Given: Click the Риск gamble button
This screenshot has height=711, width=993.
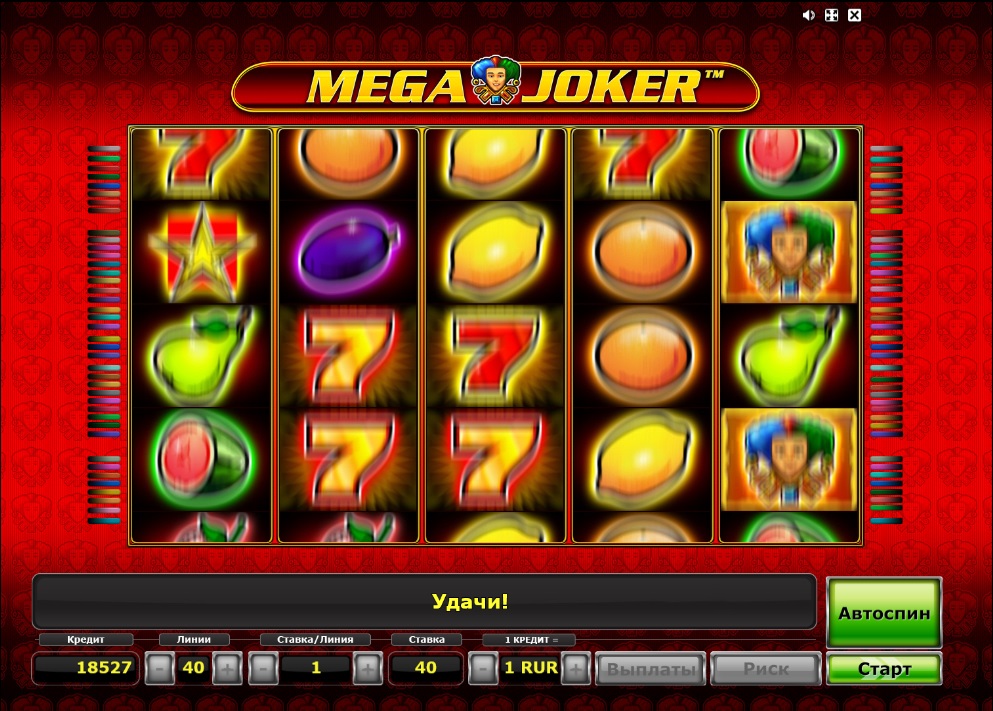Looking at the screenshot, I should 766,668.
